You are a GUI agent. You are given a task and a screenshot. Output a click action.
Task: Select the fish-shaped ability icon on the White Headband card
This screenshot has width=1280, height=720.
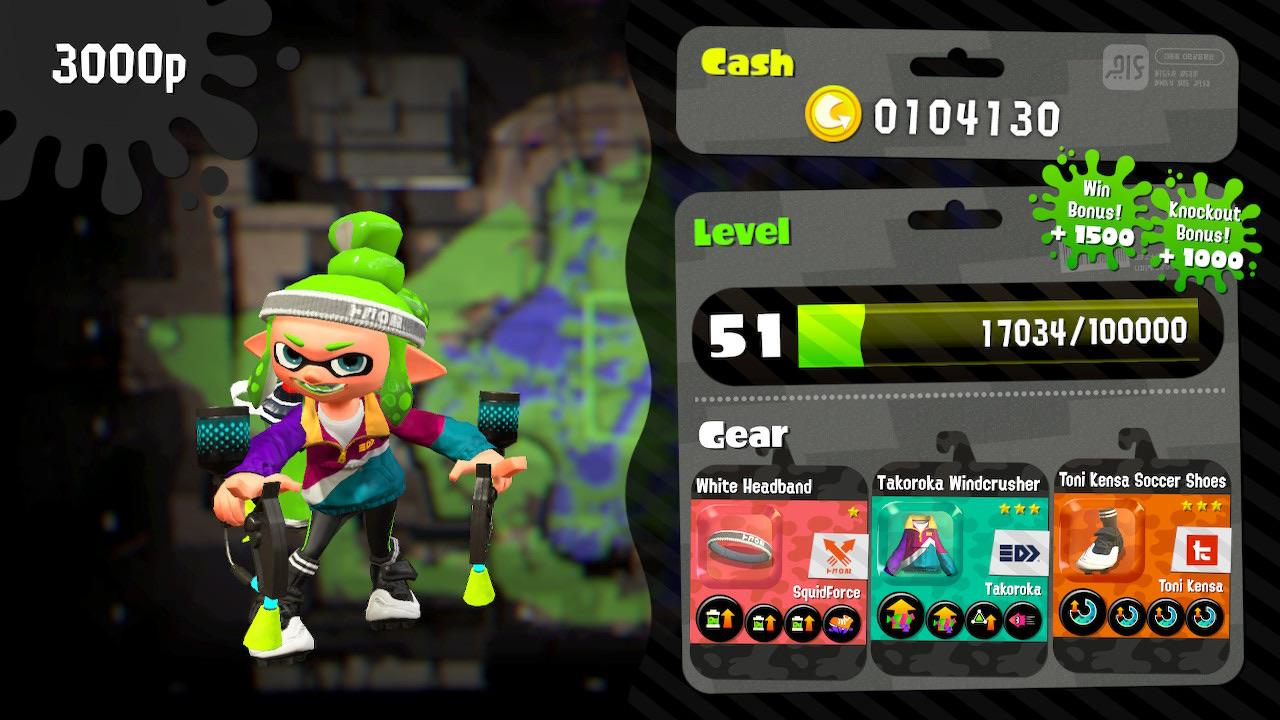[840, 622]
